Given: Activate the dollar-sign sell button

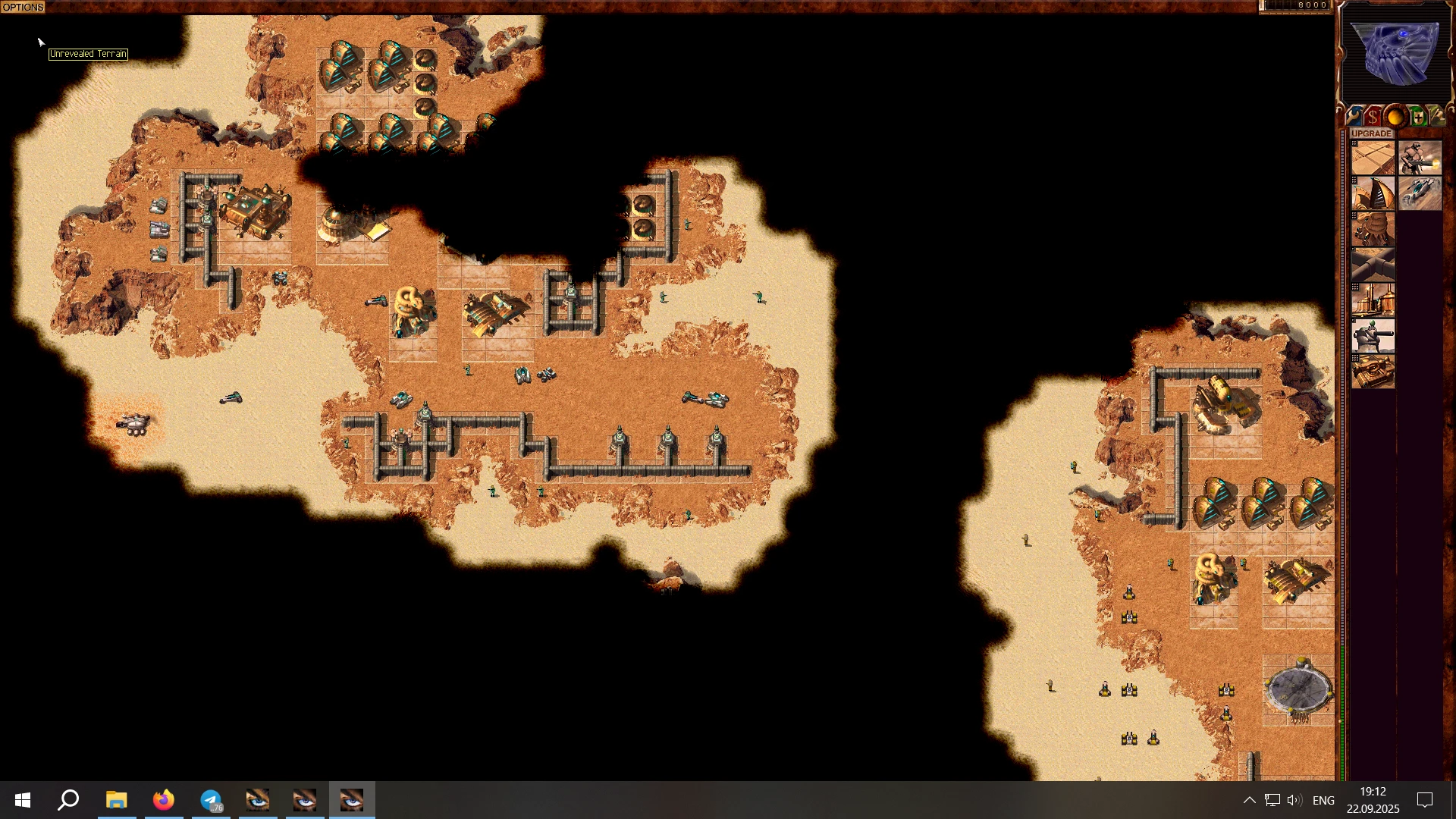Looking at the screenshot, I should (x=1373, y=118).
